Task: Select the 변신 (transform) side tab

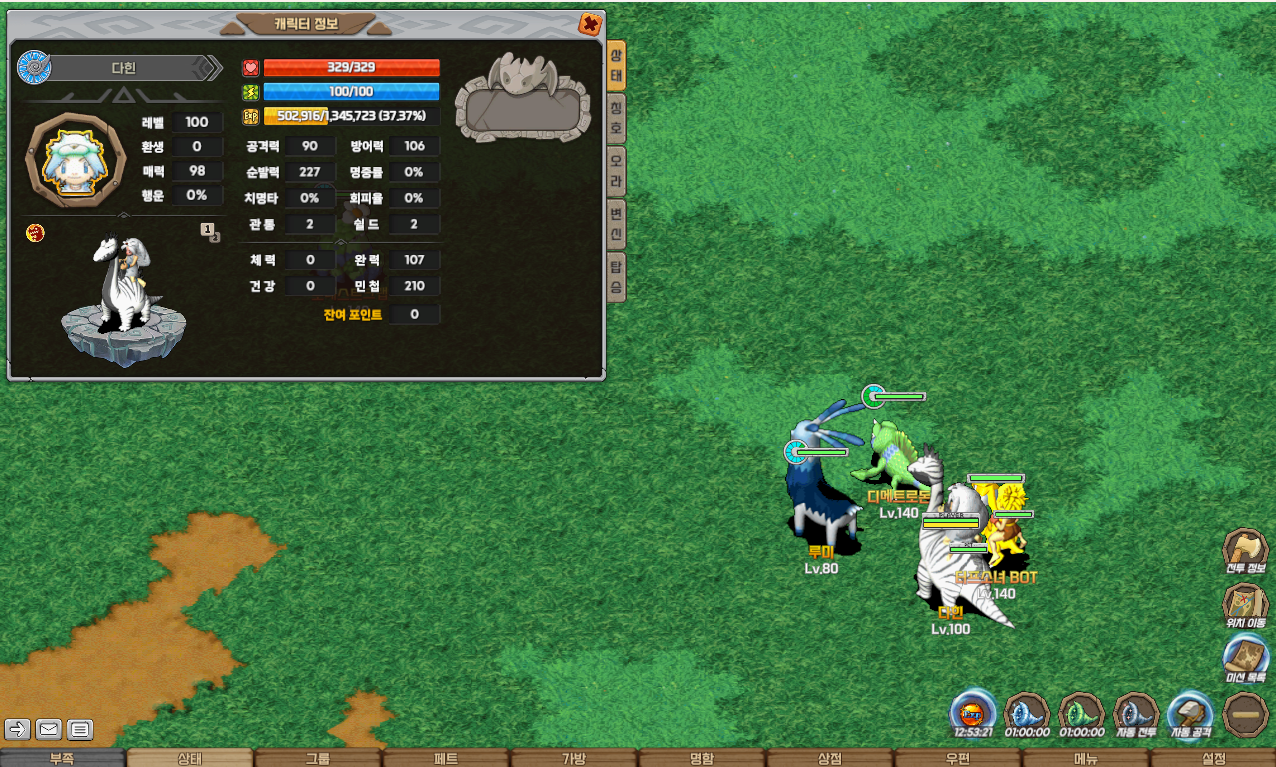Action: pos(616,224)
